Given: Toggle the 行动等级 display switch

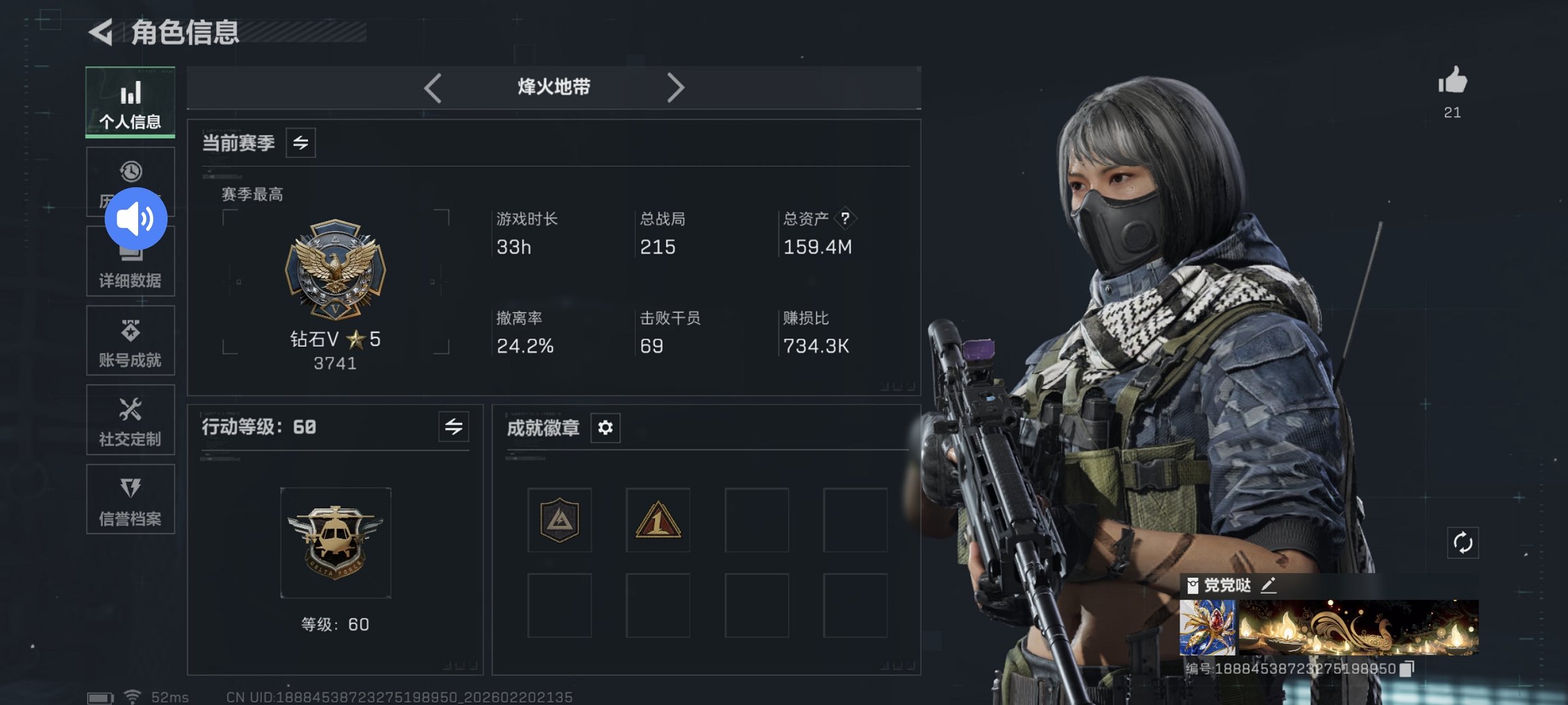Looking at the screenshot, I should coord(454,427).
